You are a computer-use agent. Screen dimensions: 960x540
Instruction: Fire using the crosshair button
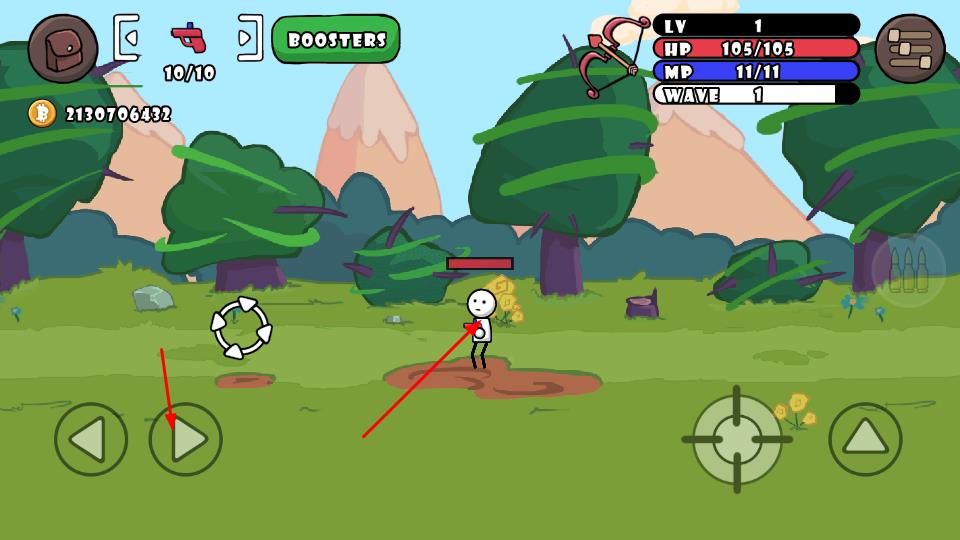737,439
